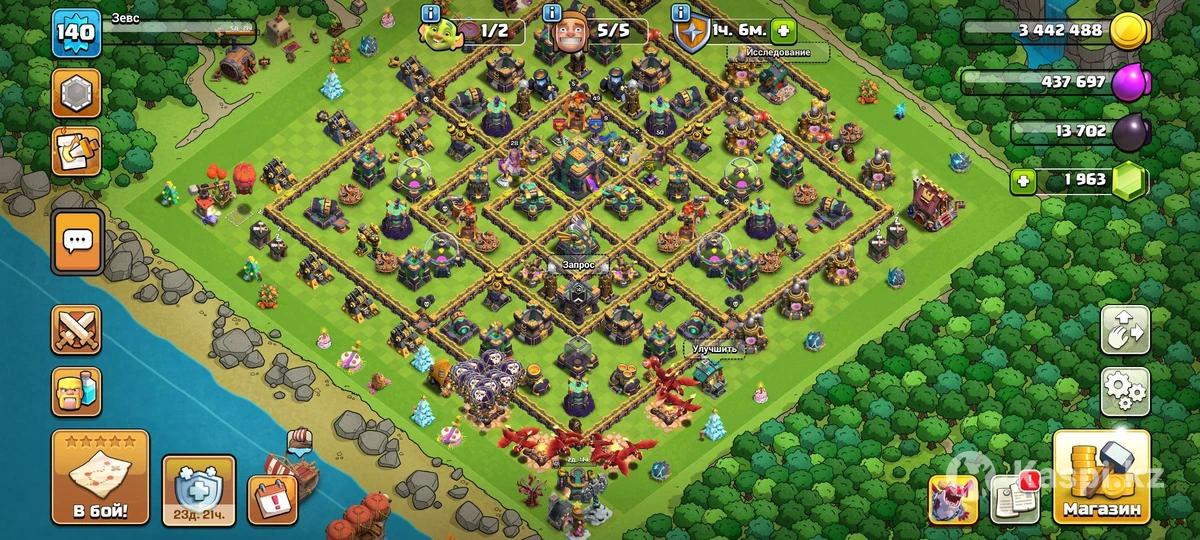Open player profile via level 140 badge
The height and width of the screenshot is (540, 1200).
coord(75,32)
